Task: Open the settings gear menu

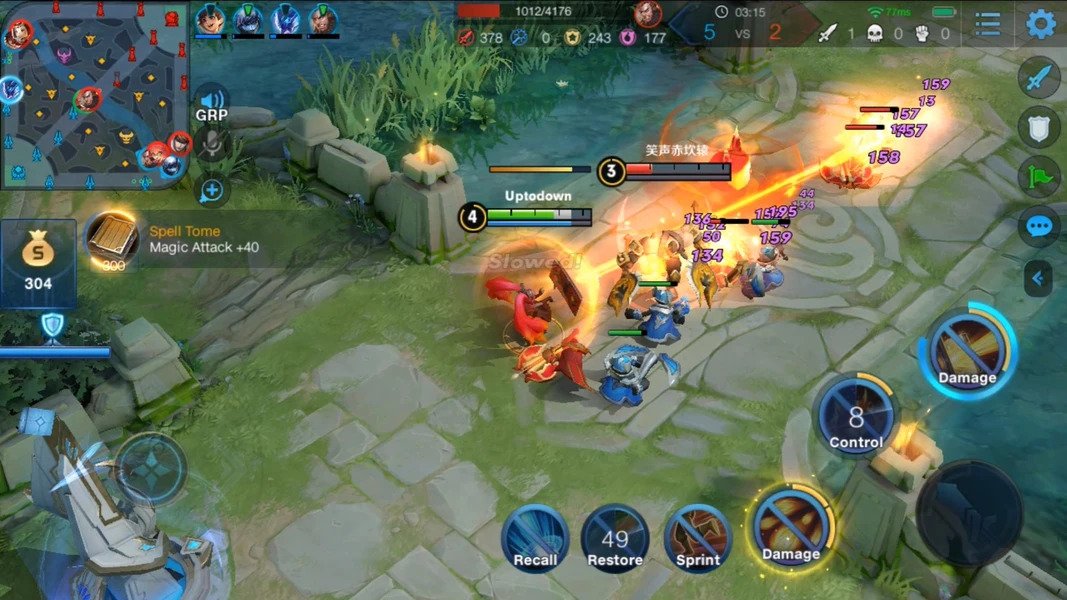Action: coord(1041,23)
